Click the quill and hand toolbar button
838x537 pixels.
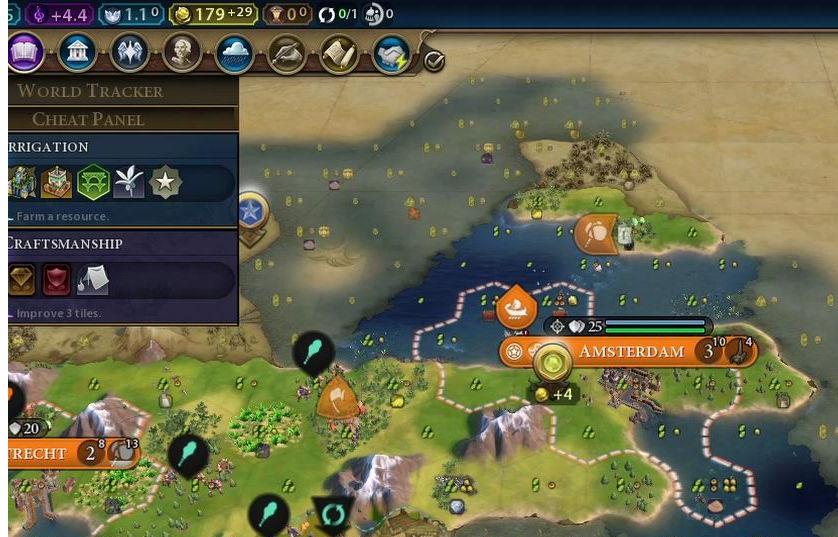click(287, 52)
